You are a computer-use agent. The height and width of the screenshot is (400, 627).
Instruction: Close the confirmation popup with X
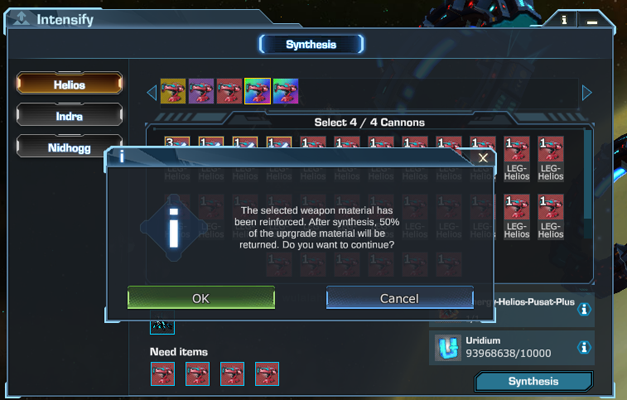483,158
